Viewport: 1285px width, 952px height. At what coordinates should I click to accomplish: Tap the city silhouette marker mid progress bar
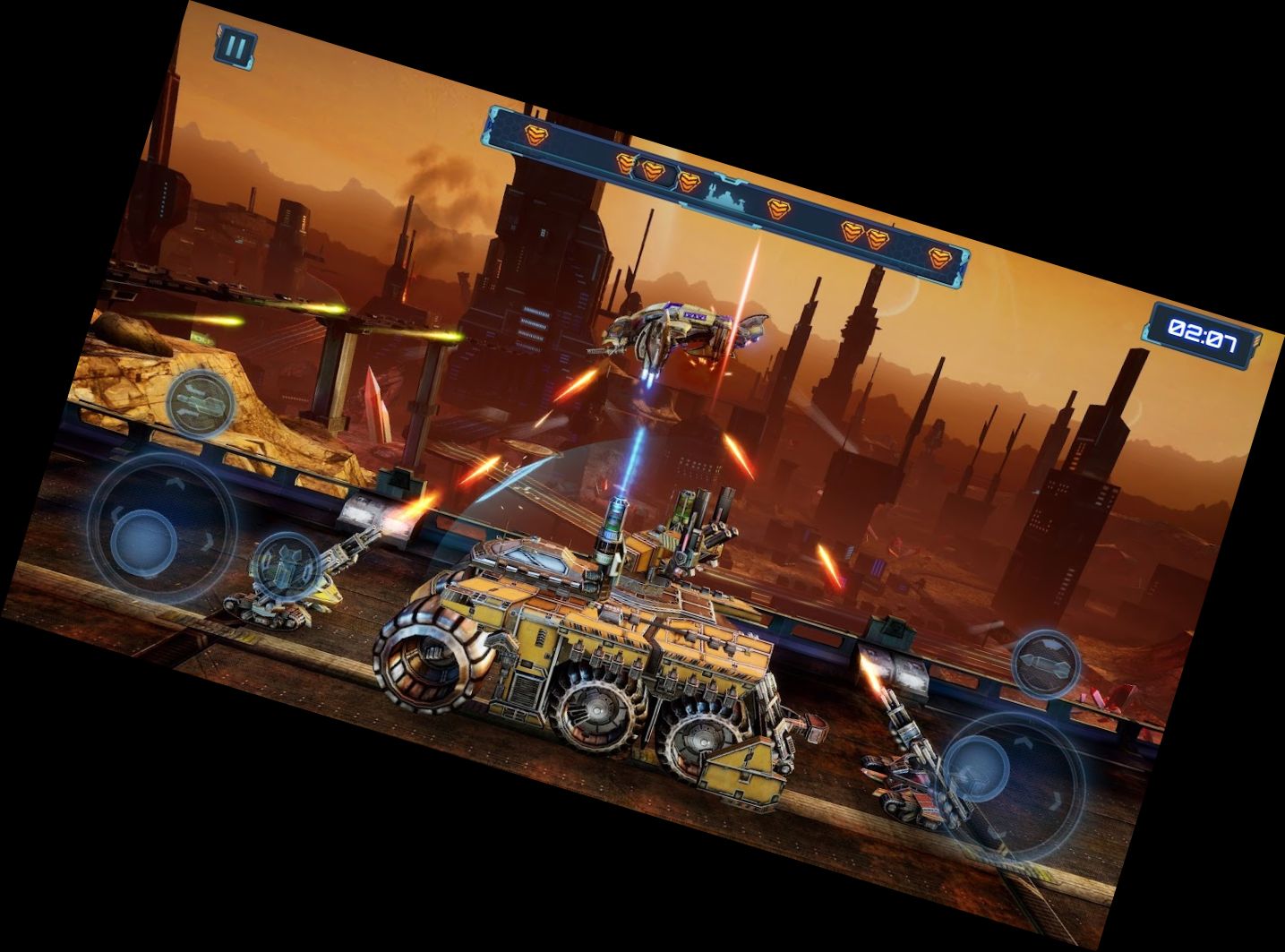[724, 198]
